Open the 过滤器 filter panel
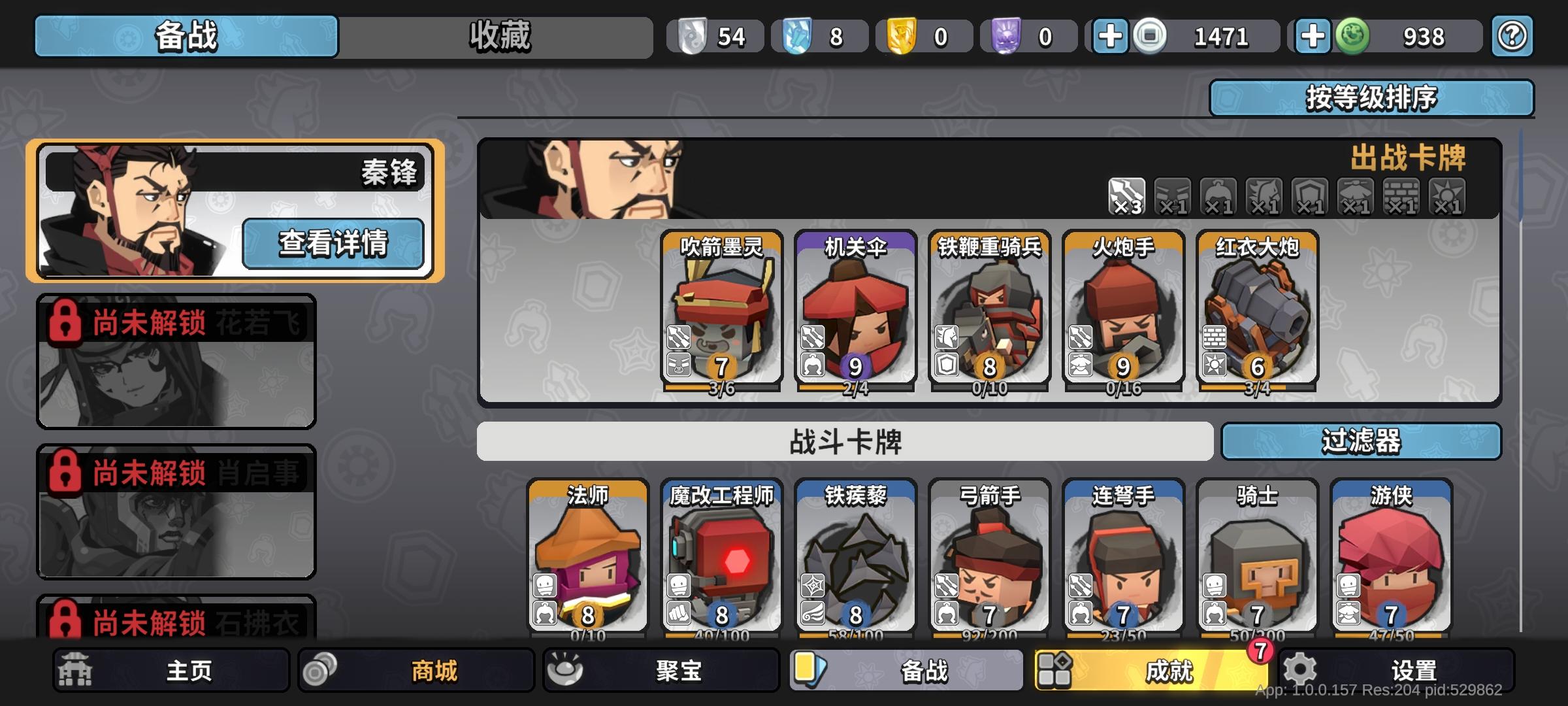This screenshot has width=1568, height=706. tap(1362, 443)
